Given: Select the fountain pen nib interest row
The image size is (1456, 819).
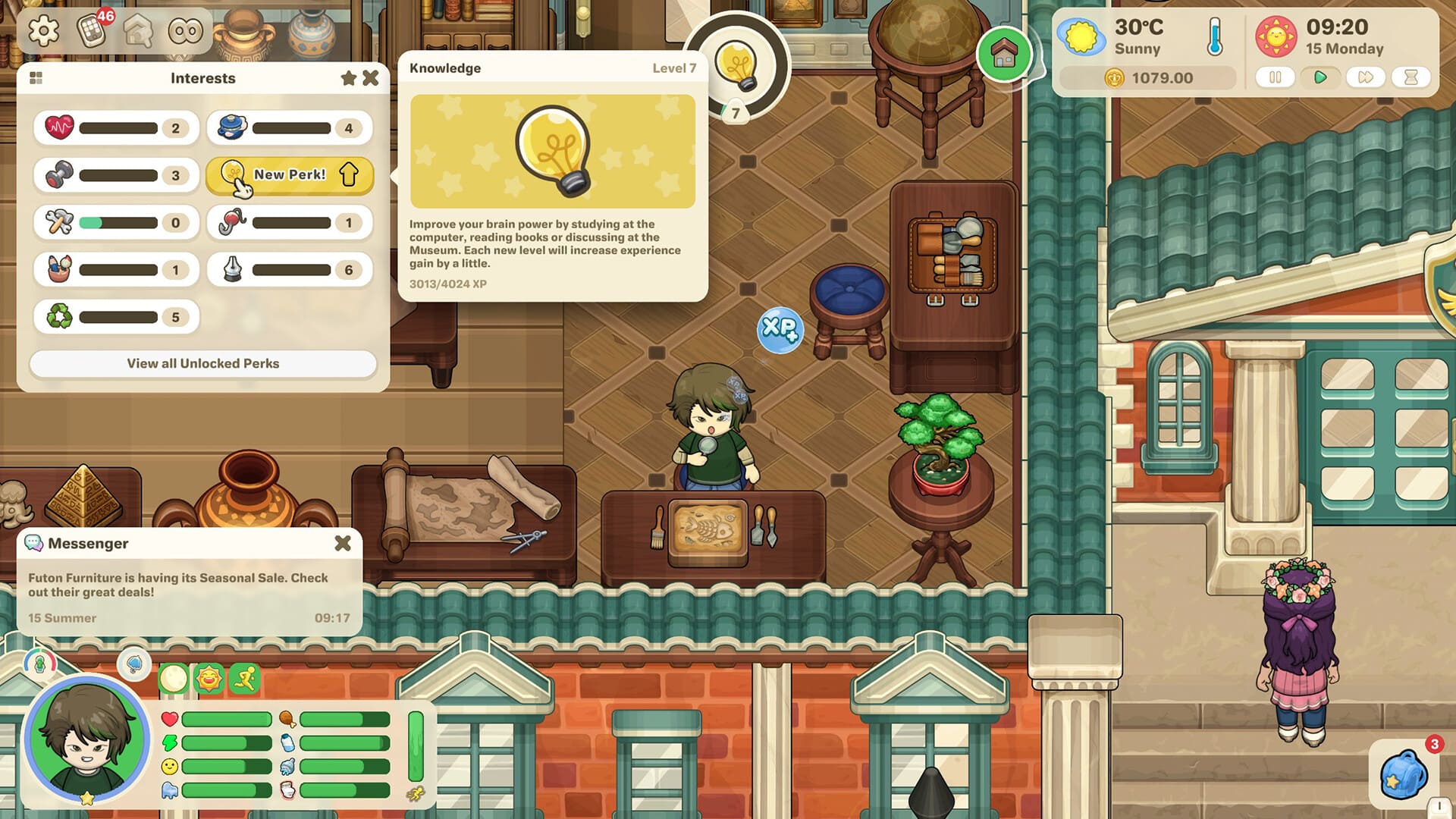Looking at the screenshot, I should coord(290,270).
